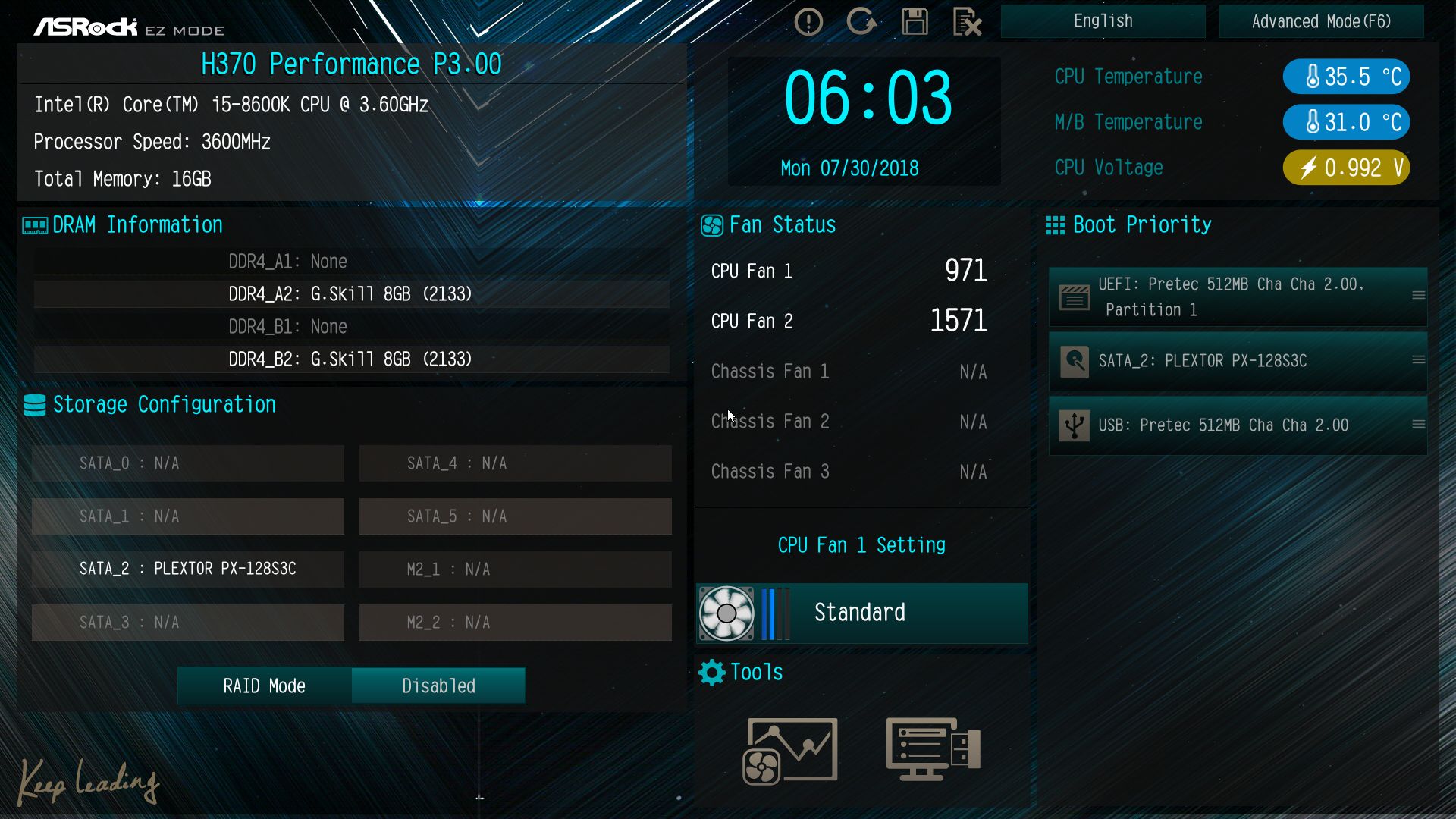Click the DDR4_A2 G.Skill 8GB row
The width and height of the screenshot is (1456, 819).
click(350, 294)
